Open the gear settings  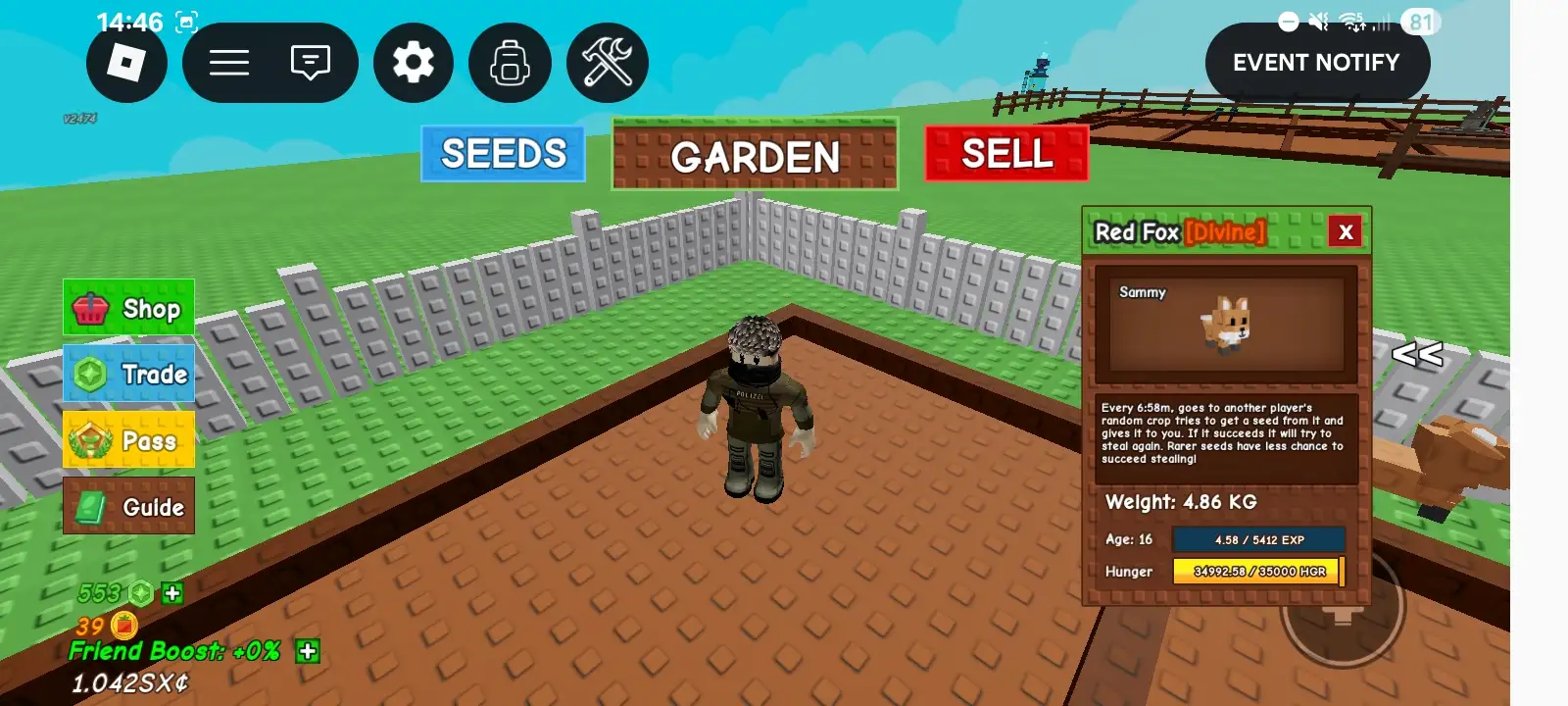pos(414,64)
